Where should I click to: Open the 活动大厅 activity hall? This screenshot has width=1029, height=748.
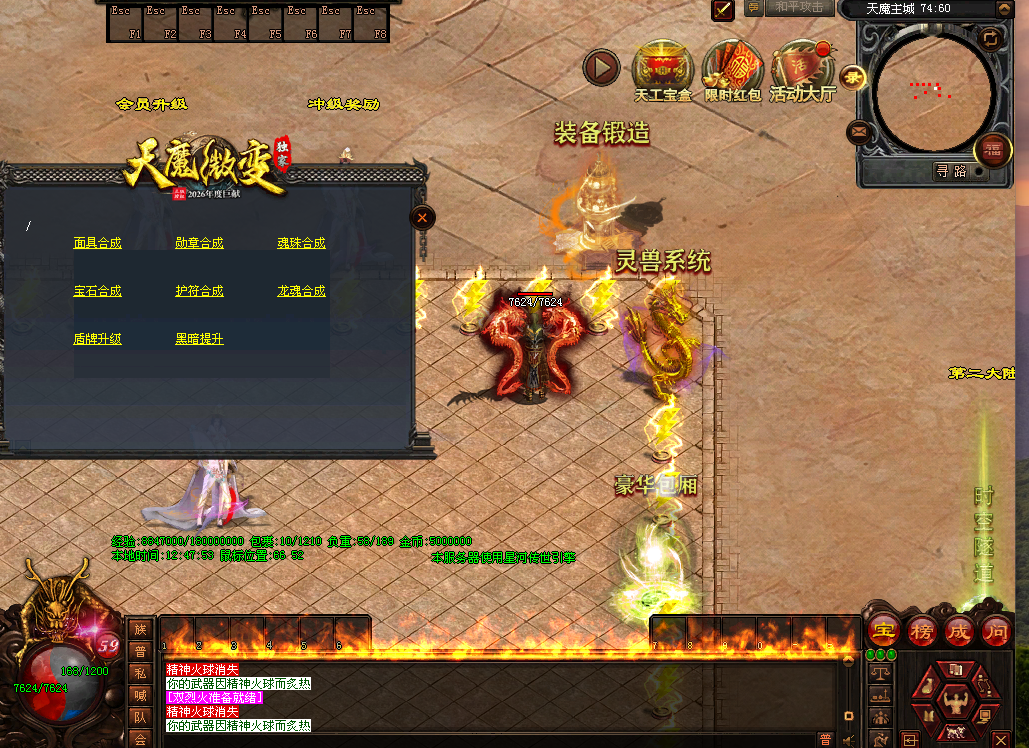[x=802, y=70]
